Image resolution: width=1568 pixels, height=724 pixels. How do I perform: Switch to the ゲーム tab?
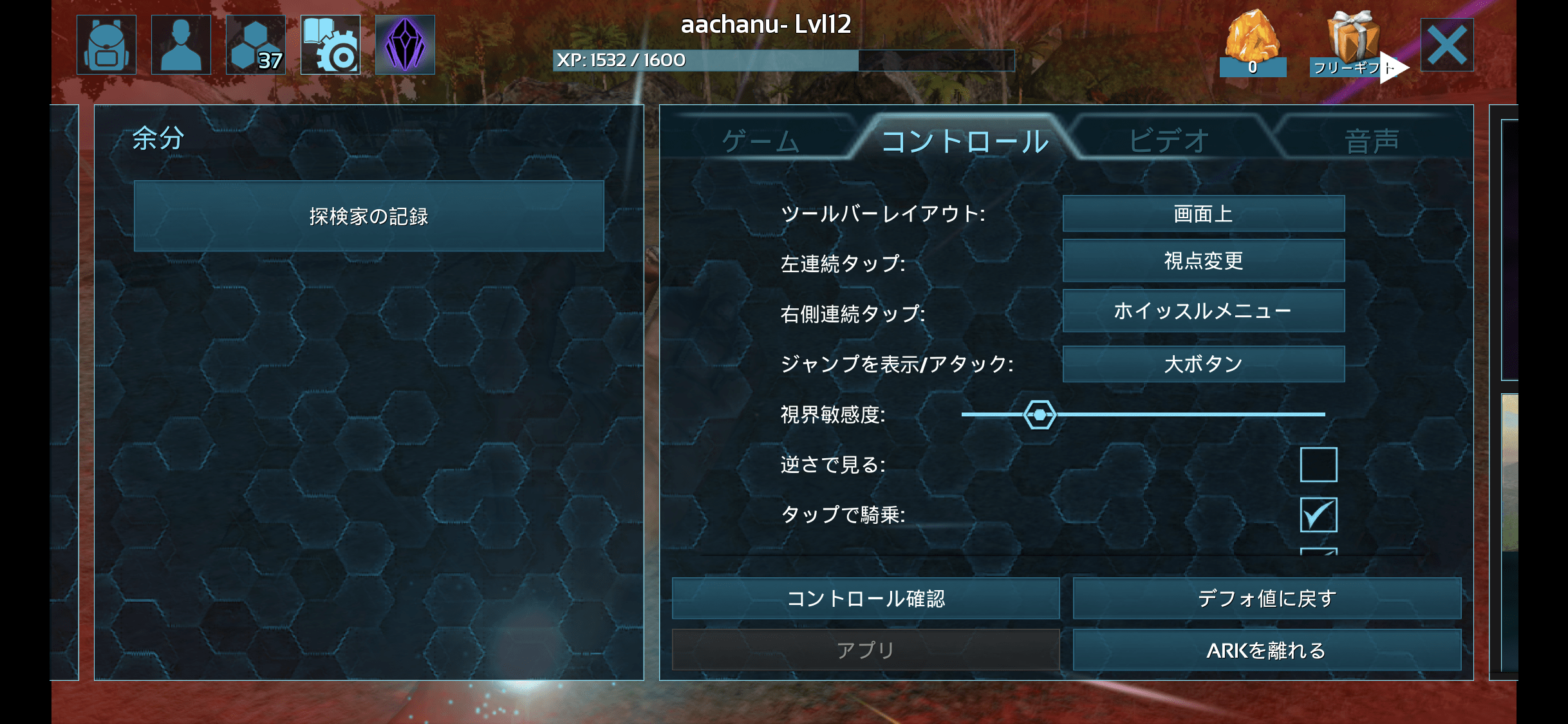pyautogui.click(x=760, y=141)
